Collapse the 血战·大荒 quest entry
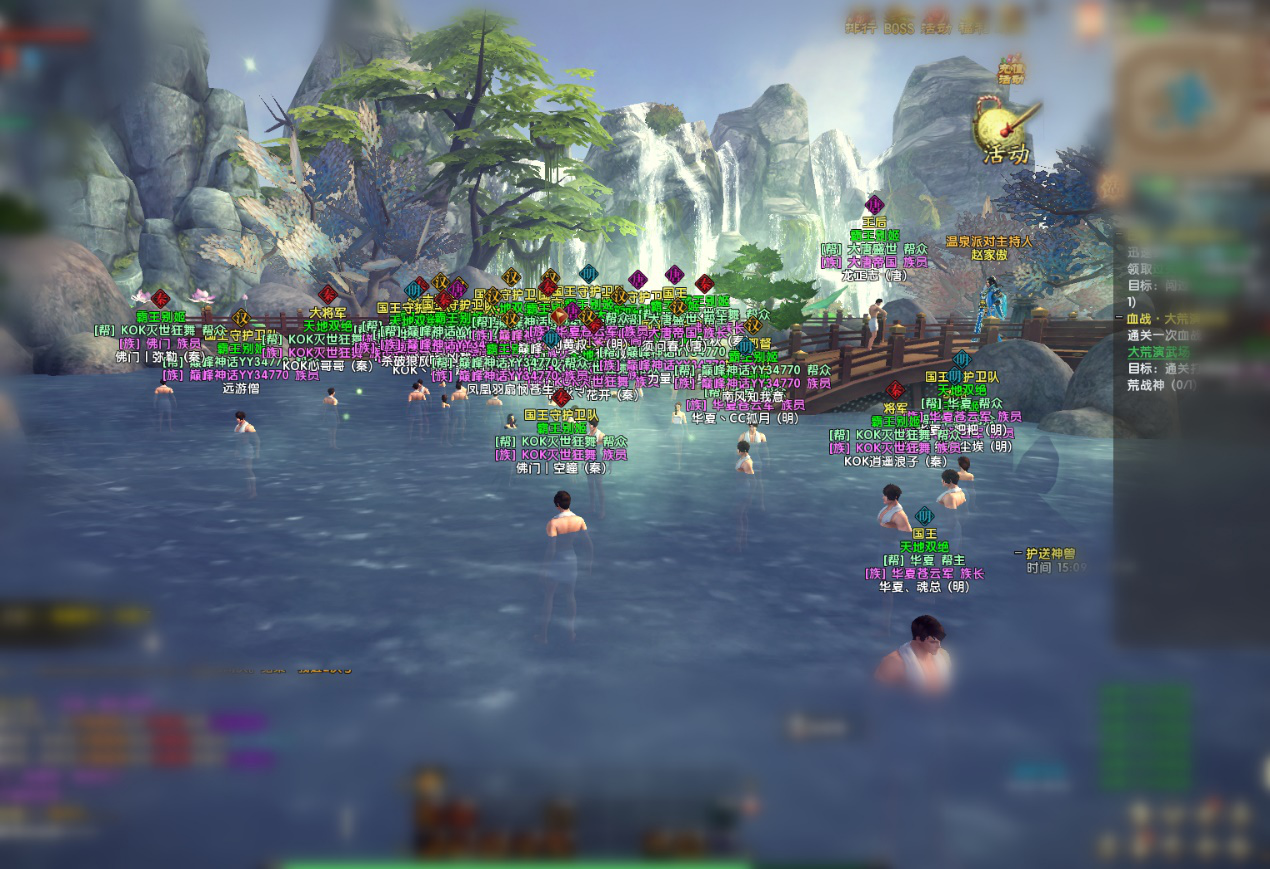This screenshot has height=869, width=1270. (x=1119, y=319)
